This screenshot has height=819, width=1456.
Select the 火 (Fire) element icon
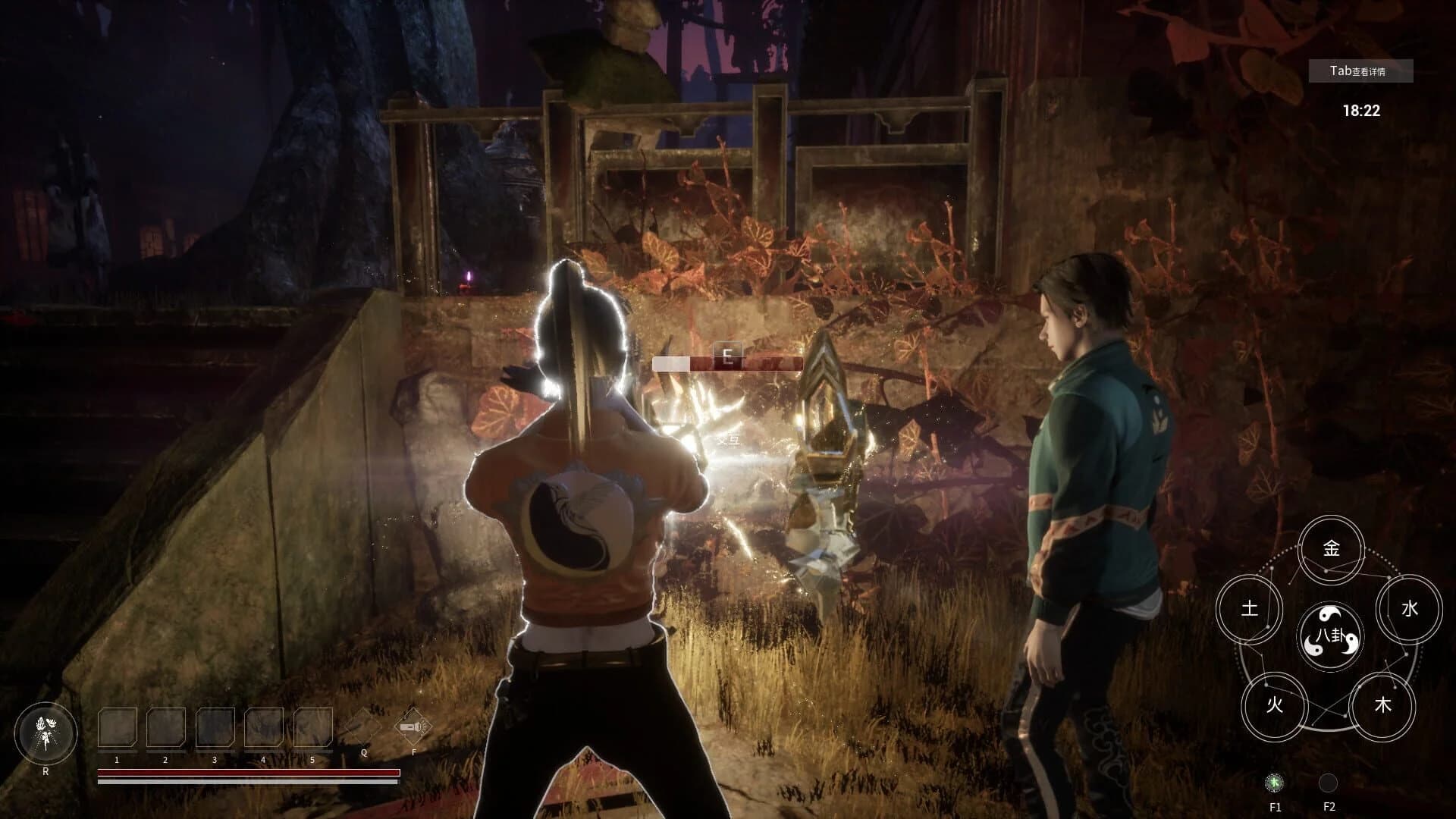click(x=1276, y=706)
